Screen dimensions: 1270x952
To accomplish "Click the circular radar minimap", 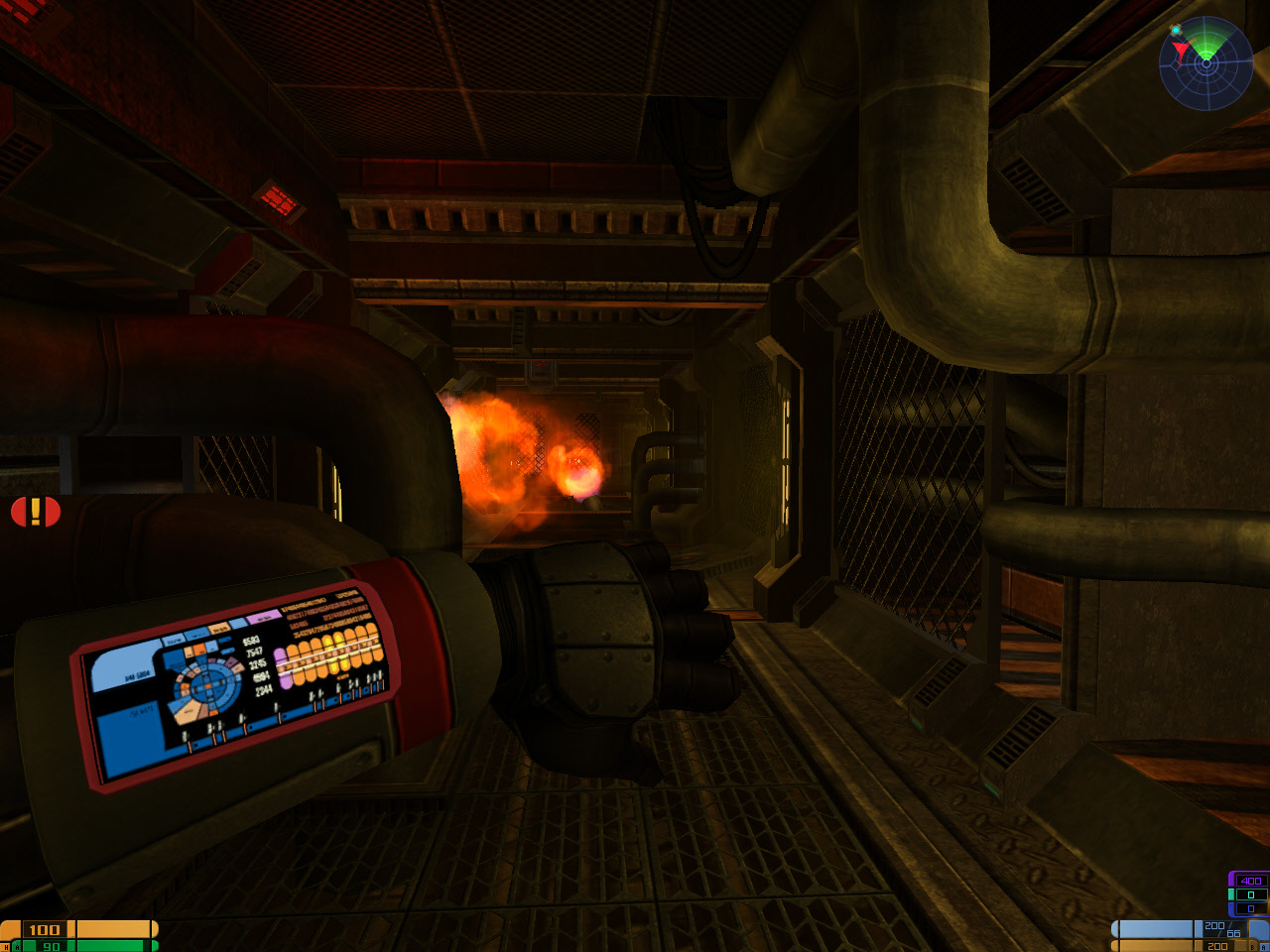I will 1206,62.
